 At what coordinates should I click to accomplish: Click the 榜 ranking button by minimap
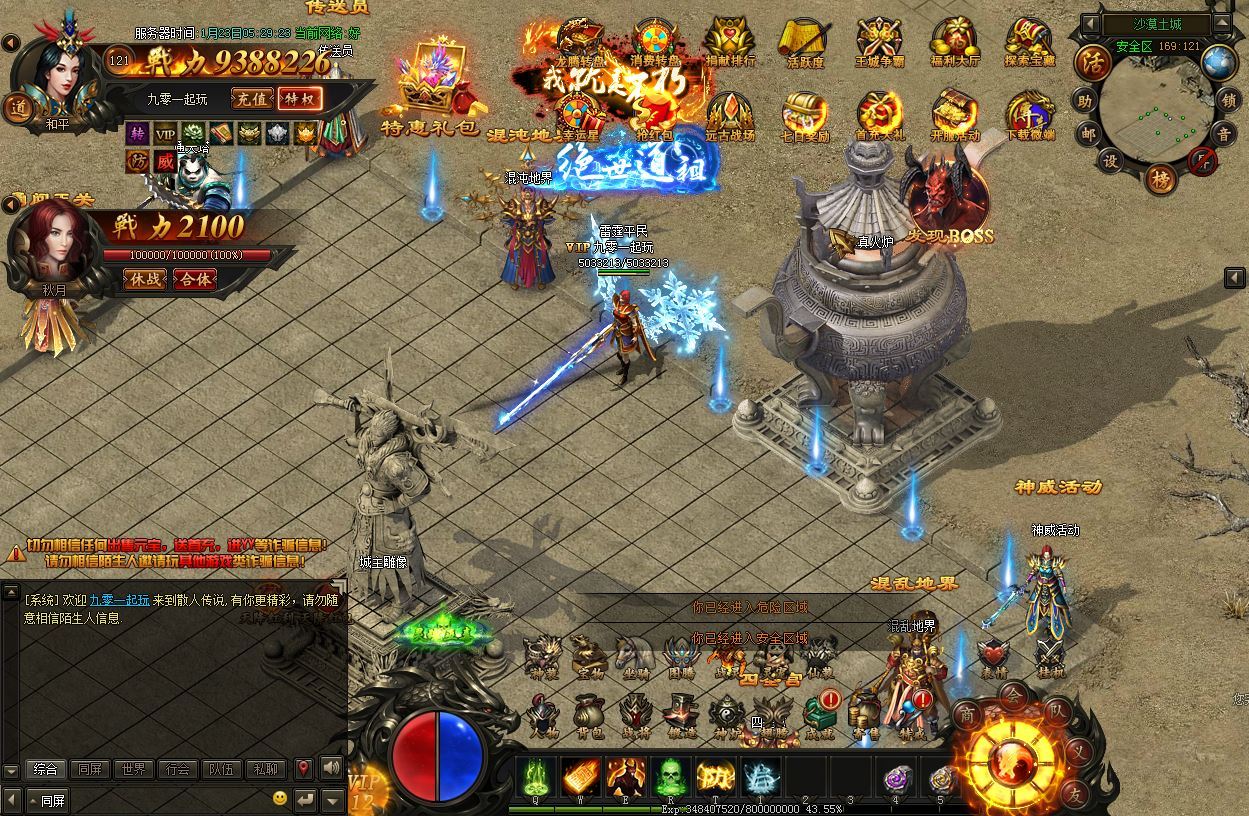click(x=1161, y=178)
